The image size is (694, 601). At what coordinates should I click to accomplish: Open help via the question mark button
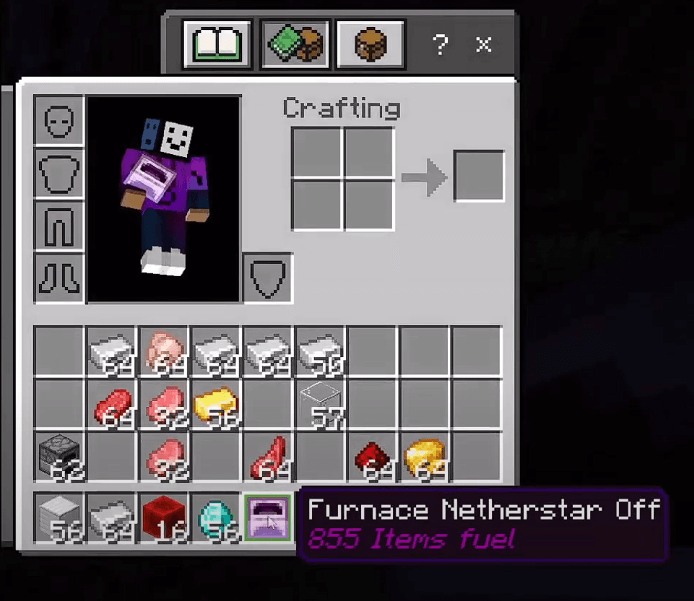point(439,44)
